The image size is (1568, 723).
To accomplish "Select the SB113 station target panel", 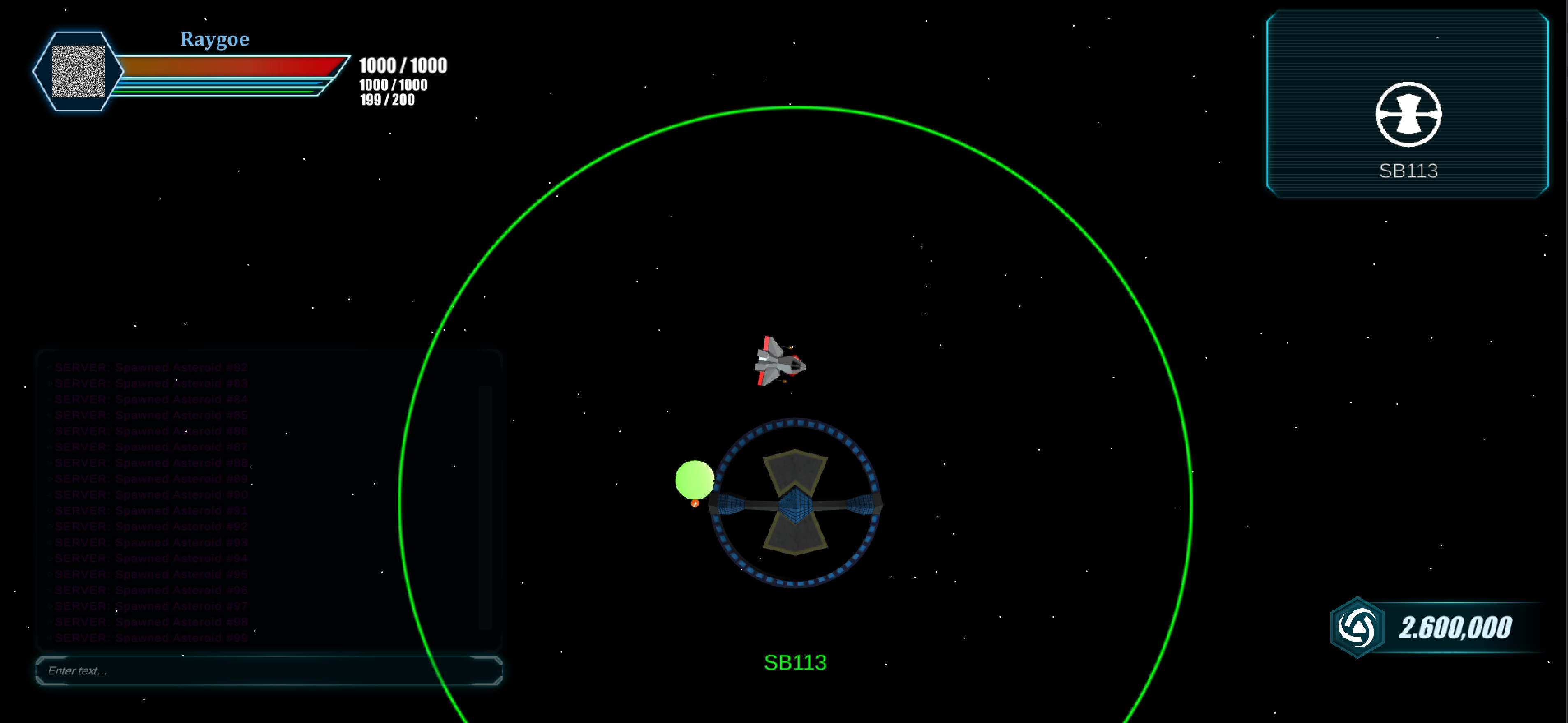I will pos(1407,104).
